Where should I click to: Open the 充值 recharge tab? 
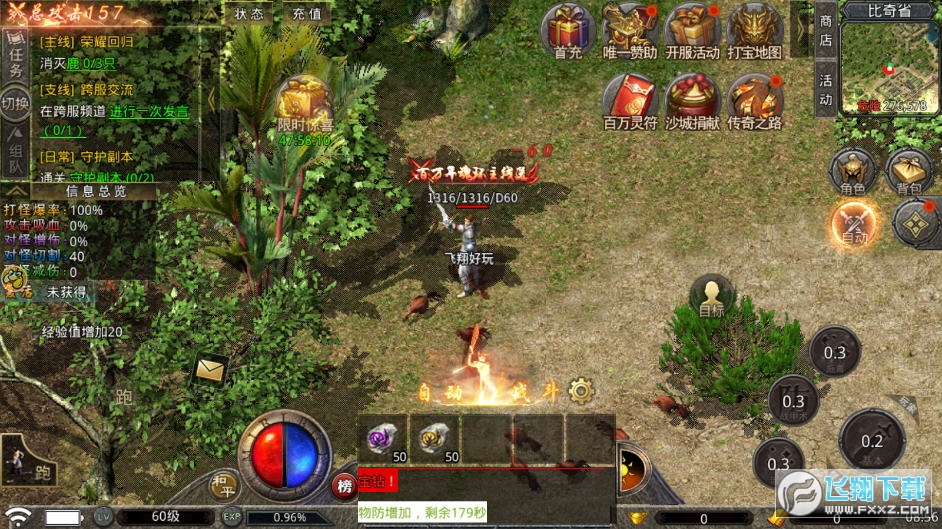307,14
